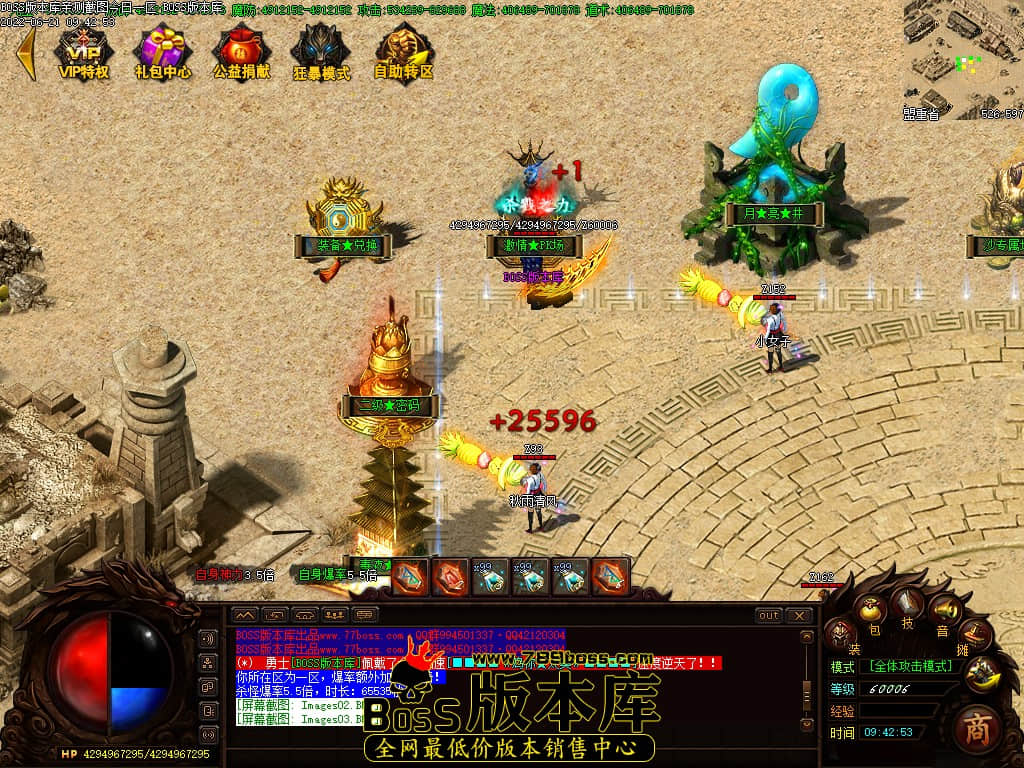Activate 狂暴模式 berserk mode
Screen dimensions: 1024x768
[x=321, y=53]
